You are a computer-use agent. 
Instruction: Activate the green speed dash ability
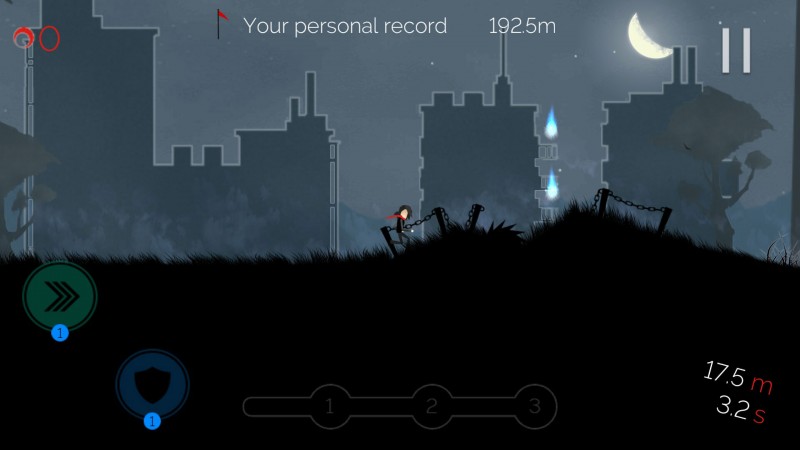[59, 296]
